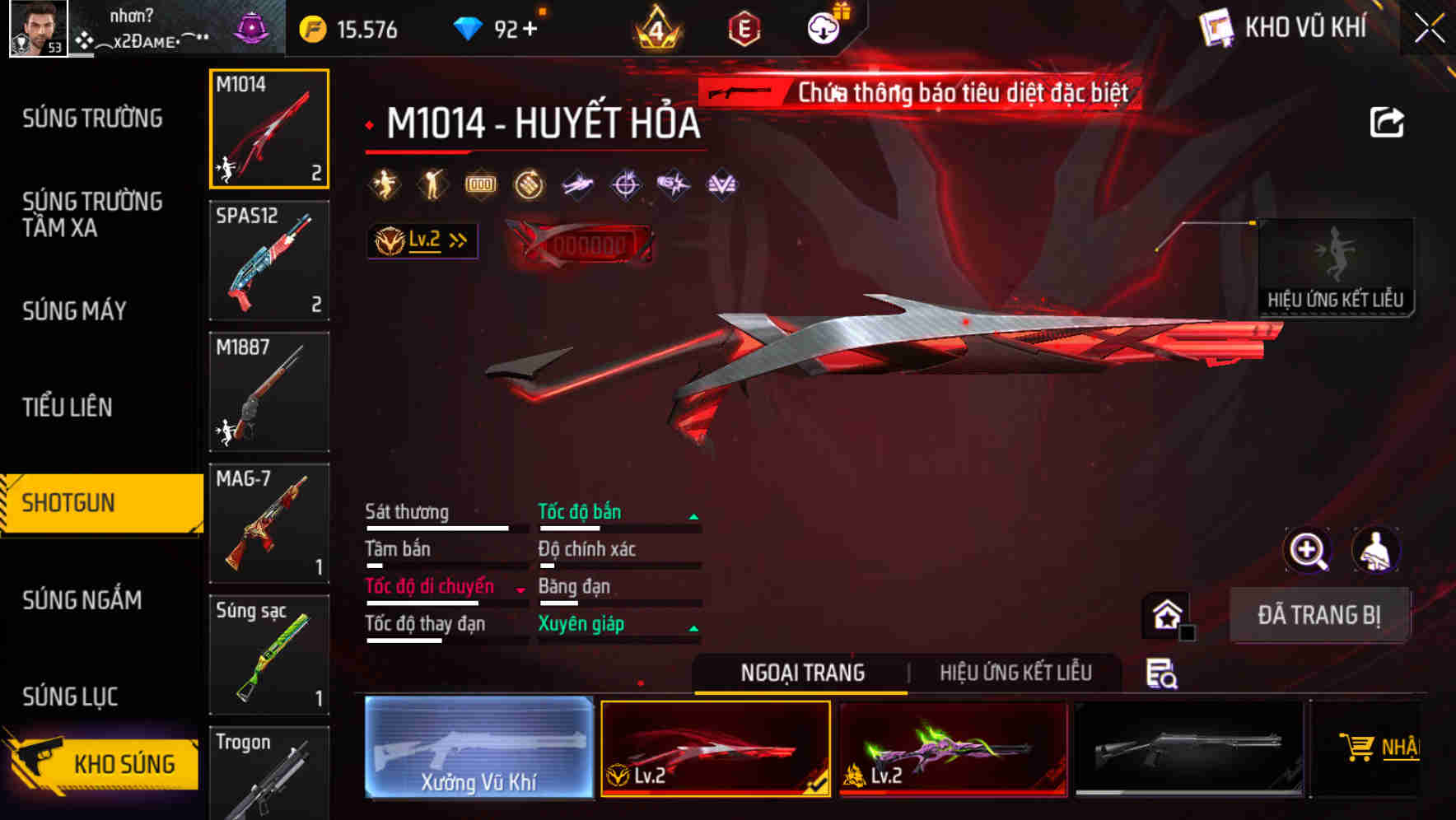
Task: Open Xưởng Vũ Khí
Action: pyautogui.click(x=478, y=748)
